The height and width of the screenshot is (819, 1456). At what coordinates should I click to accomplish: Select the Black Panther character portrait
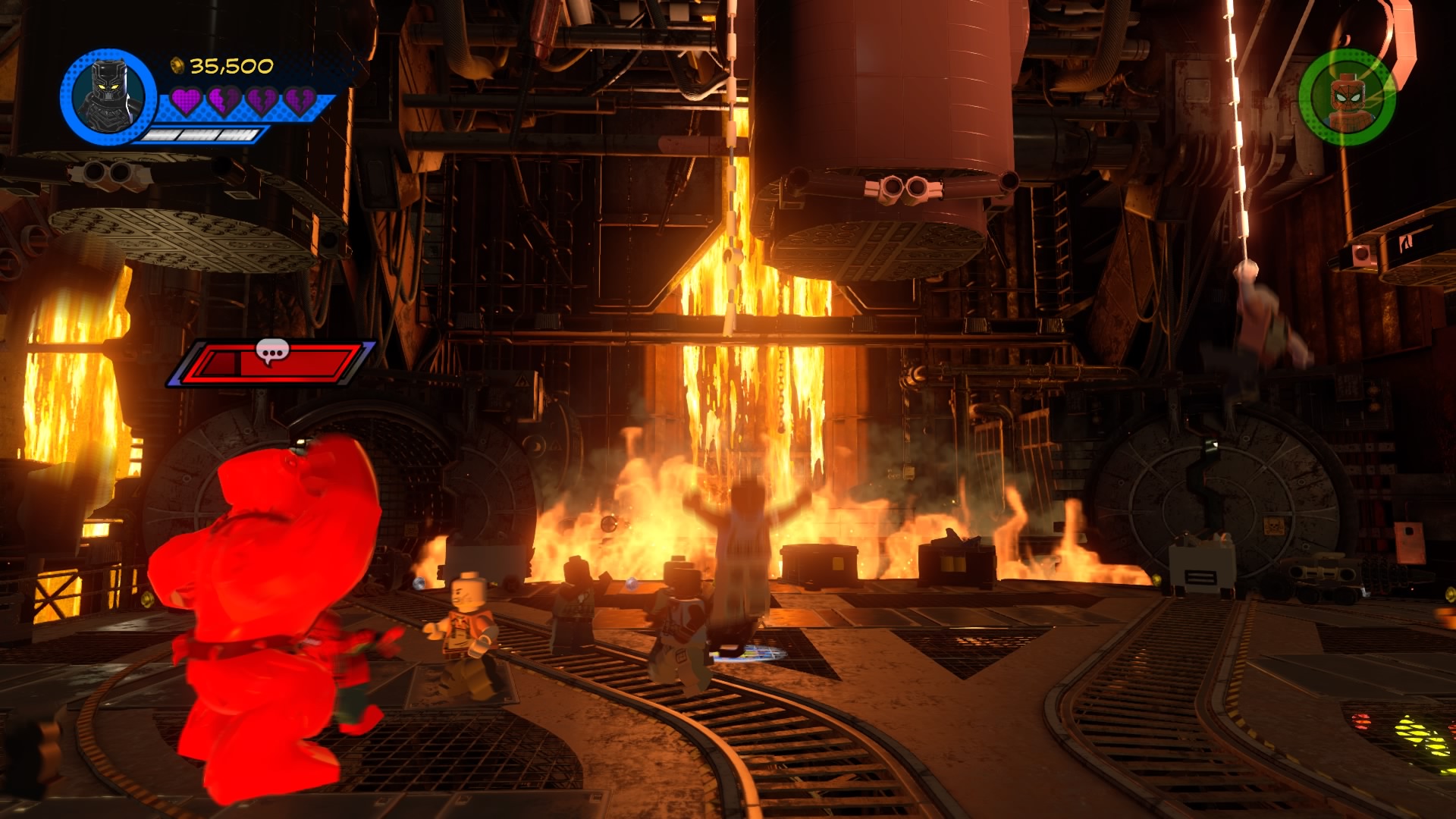pyautogui.click(x=108, y=97)
